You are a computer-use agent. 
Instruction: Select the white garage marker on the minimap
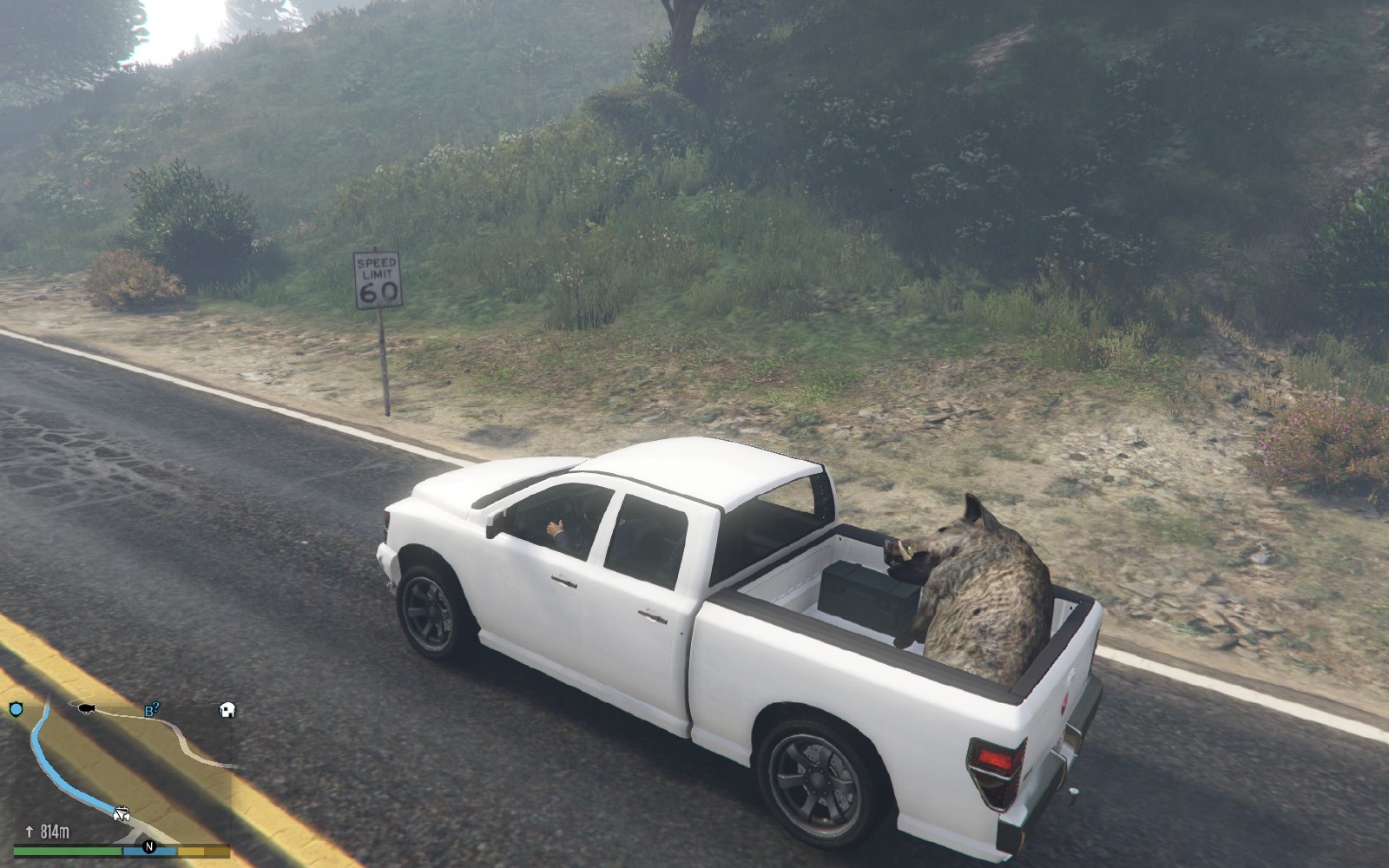coord(227,710)
